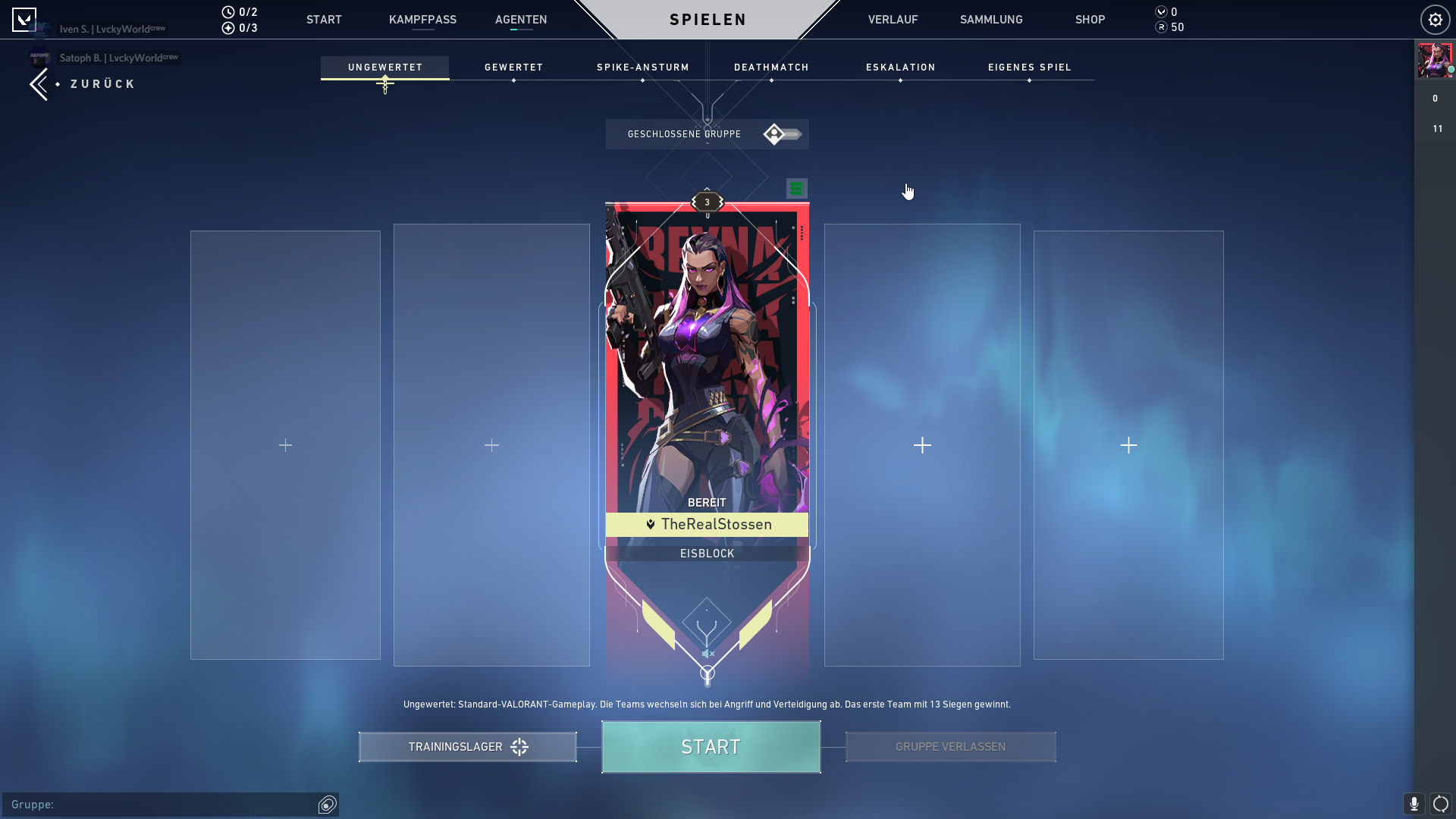Click the Gruppe chat input field
The image size is (1456, 819).
pos(163,805)
